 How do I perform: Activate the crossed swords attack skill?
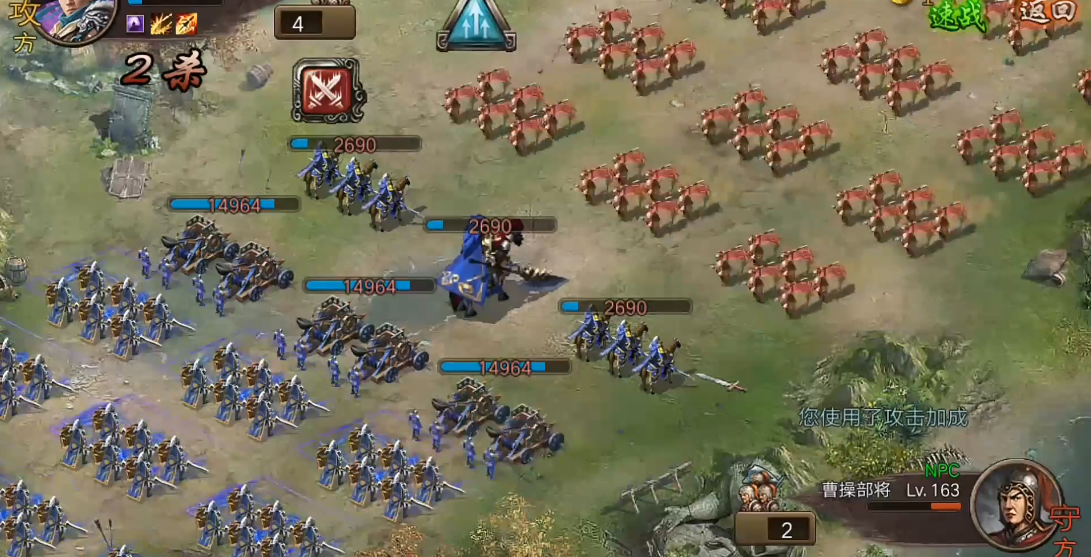click(x=328, y=90)
